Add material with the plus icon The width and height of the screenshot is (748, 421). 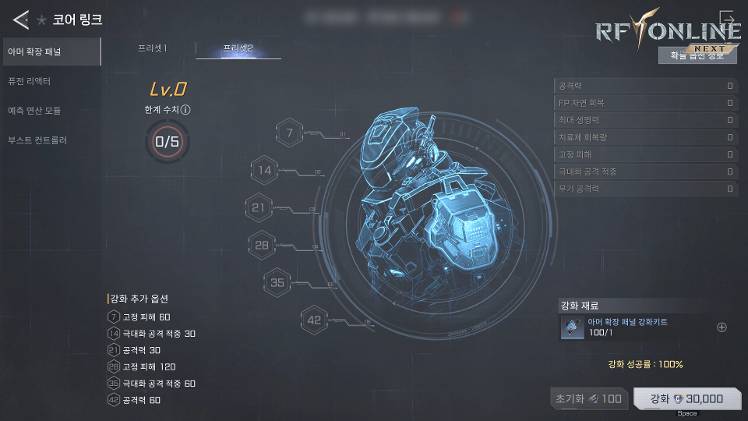tap(722, 327)
